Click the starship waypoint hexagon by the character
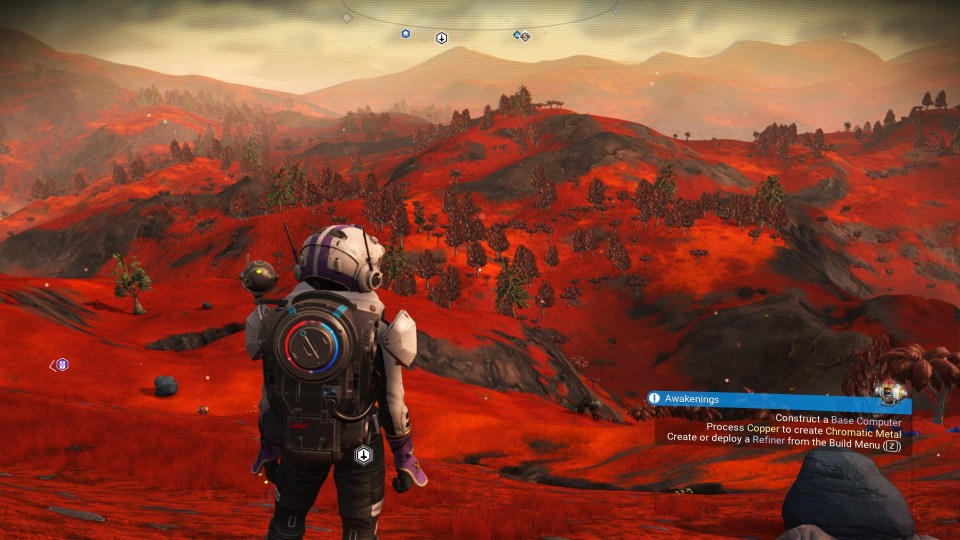Image resolution: width=960 pixels, height=540 pixels. pyautogui.click(x=364, y=456)
